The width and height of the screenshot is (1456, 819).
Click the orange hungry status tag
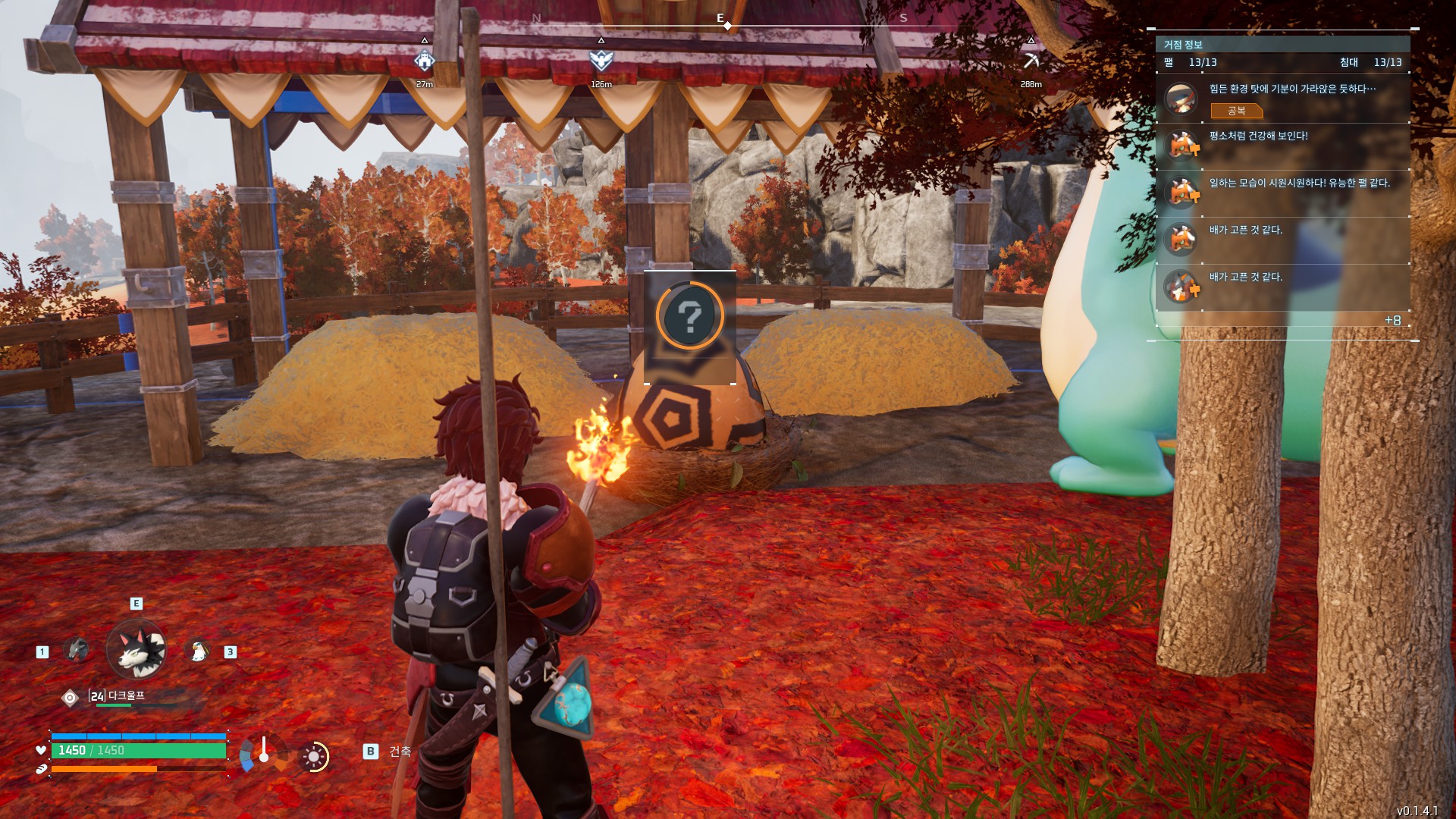(1236, 111)
